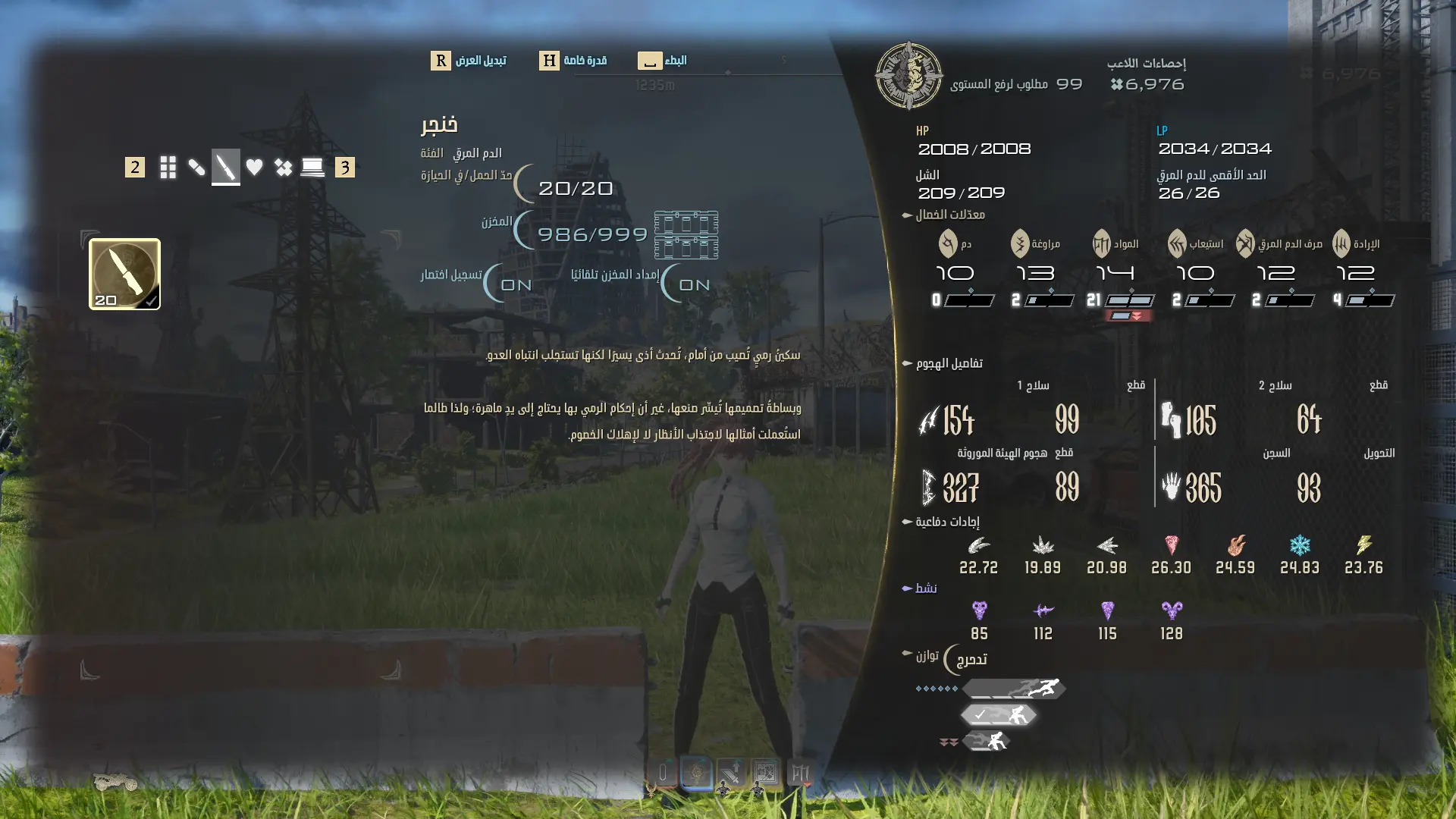The width and height of the screenshot is (1456, 819).
Task: Click the storage crate icon
Action: [686, 235]
